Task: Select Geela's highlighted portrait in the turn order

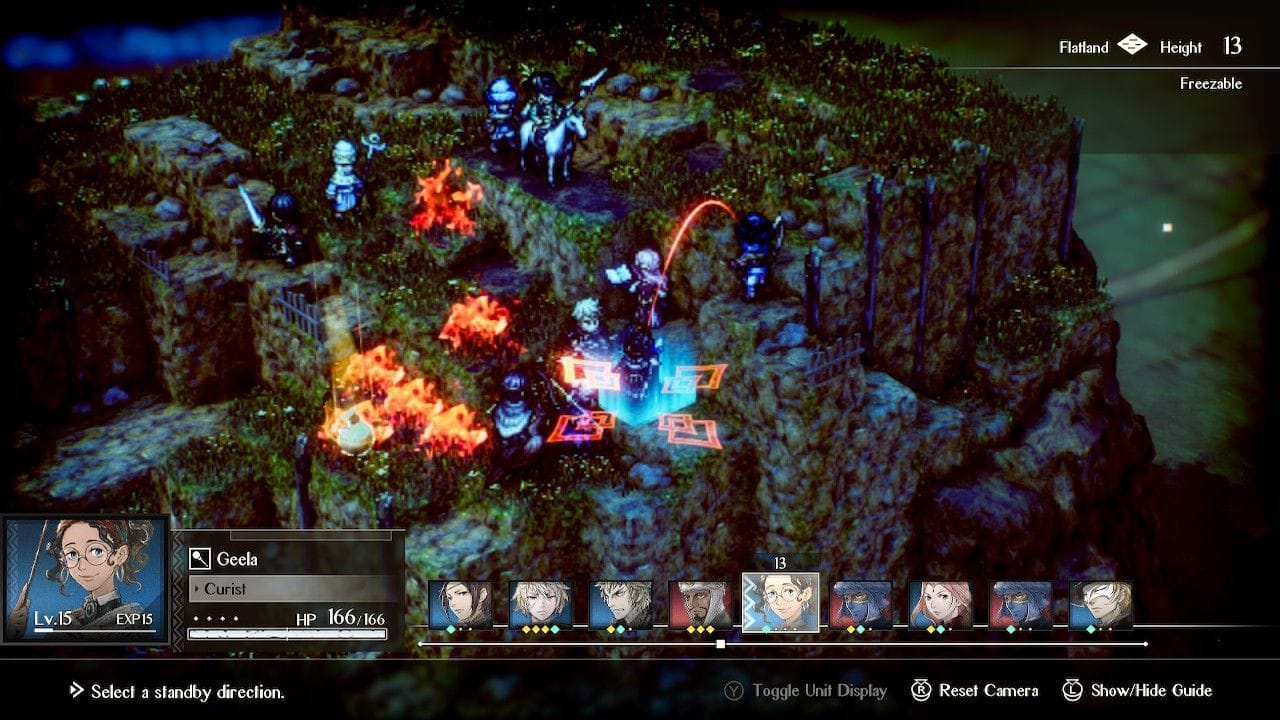Action: click(x=781, y=603)
